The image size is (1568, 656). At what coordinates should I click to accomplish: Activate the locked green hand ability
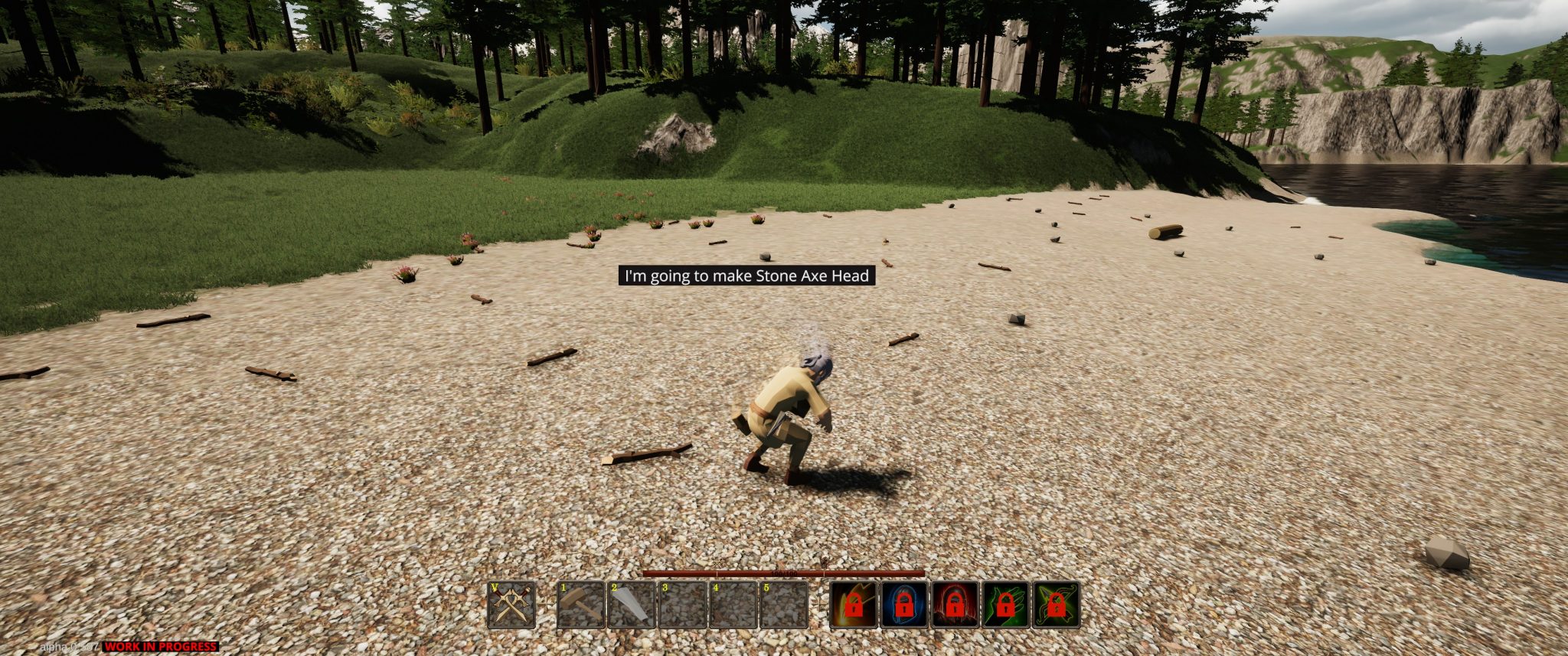click(x=1005, y=605)
